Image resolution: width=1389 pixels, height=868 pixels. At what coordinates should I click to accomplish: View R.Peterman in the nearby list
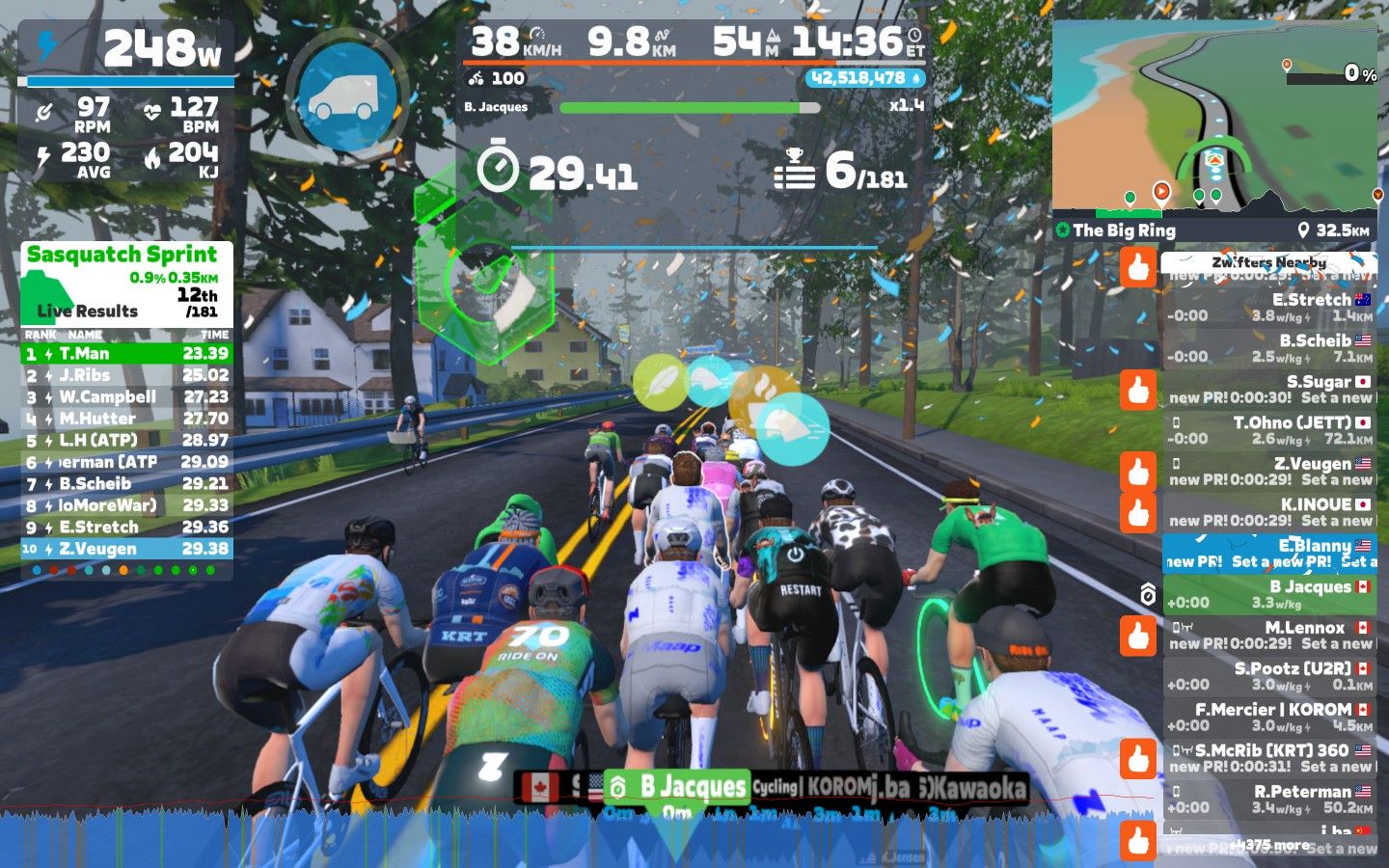[x=1268, y=799]
